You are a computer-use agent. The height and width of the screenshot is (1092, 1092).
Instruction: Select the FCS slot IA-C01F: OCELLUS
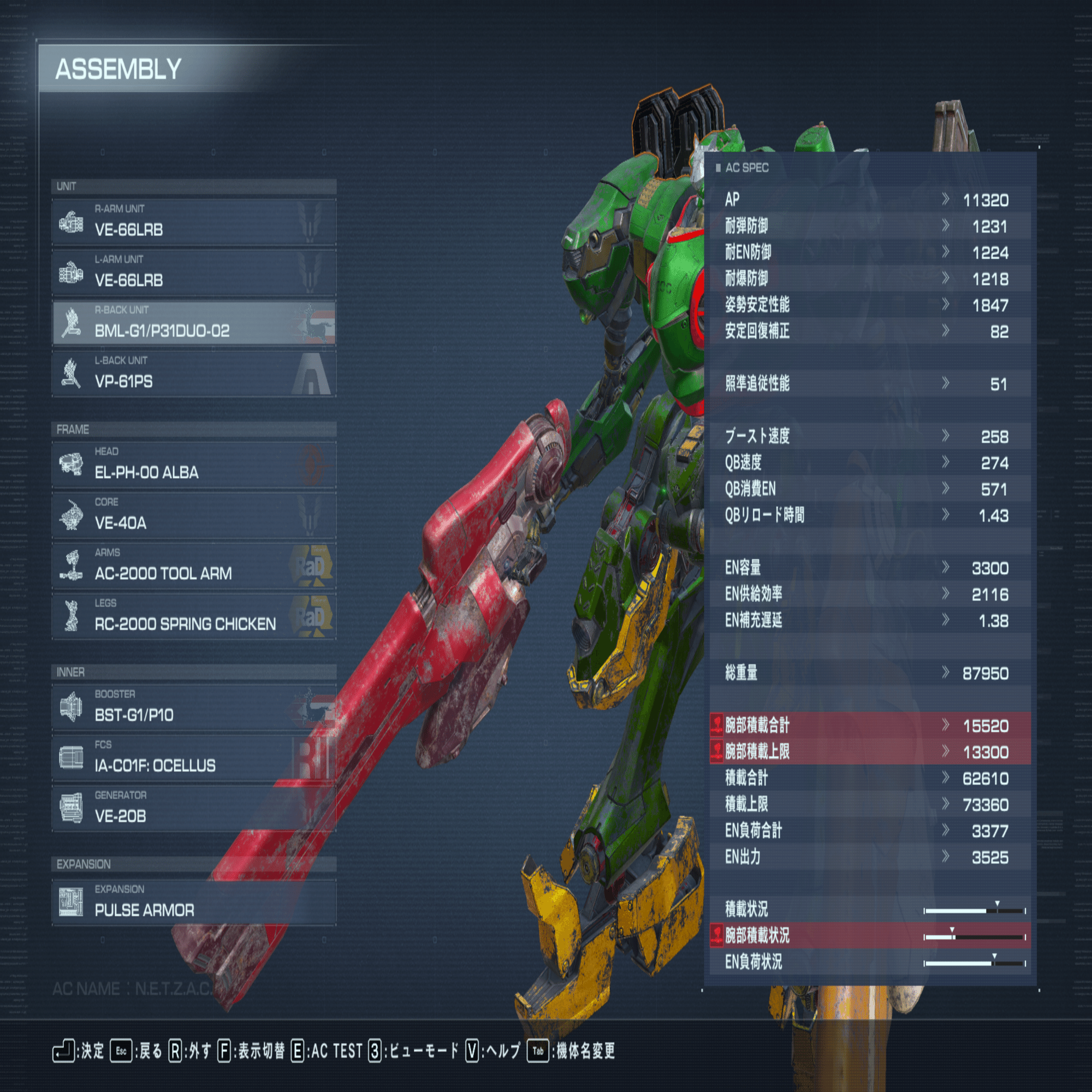194,758
